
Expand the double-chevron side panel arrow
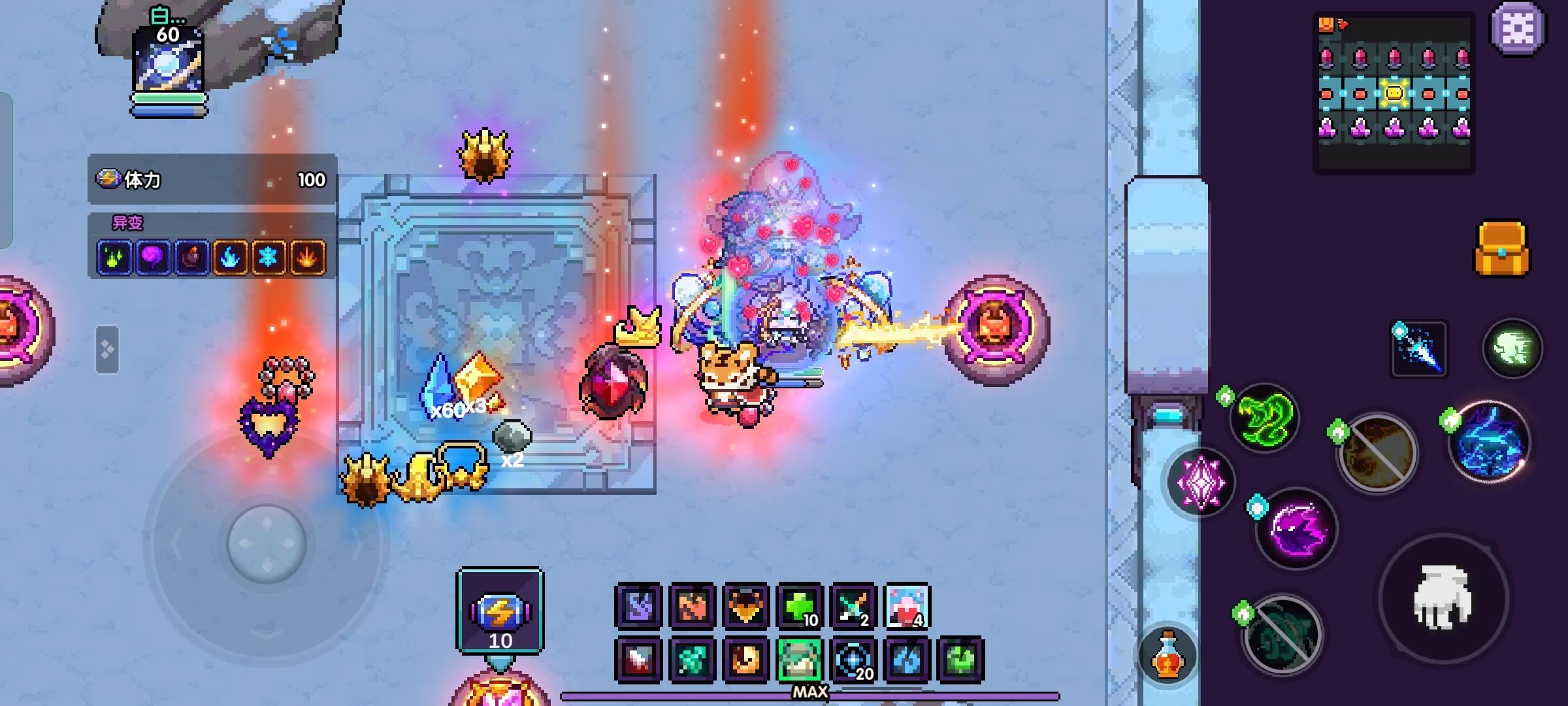pyautogui.click(x=106, y=348)
